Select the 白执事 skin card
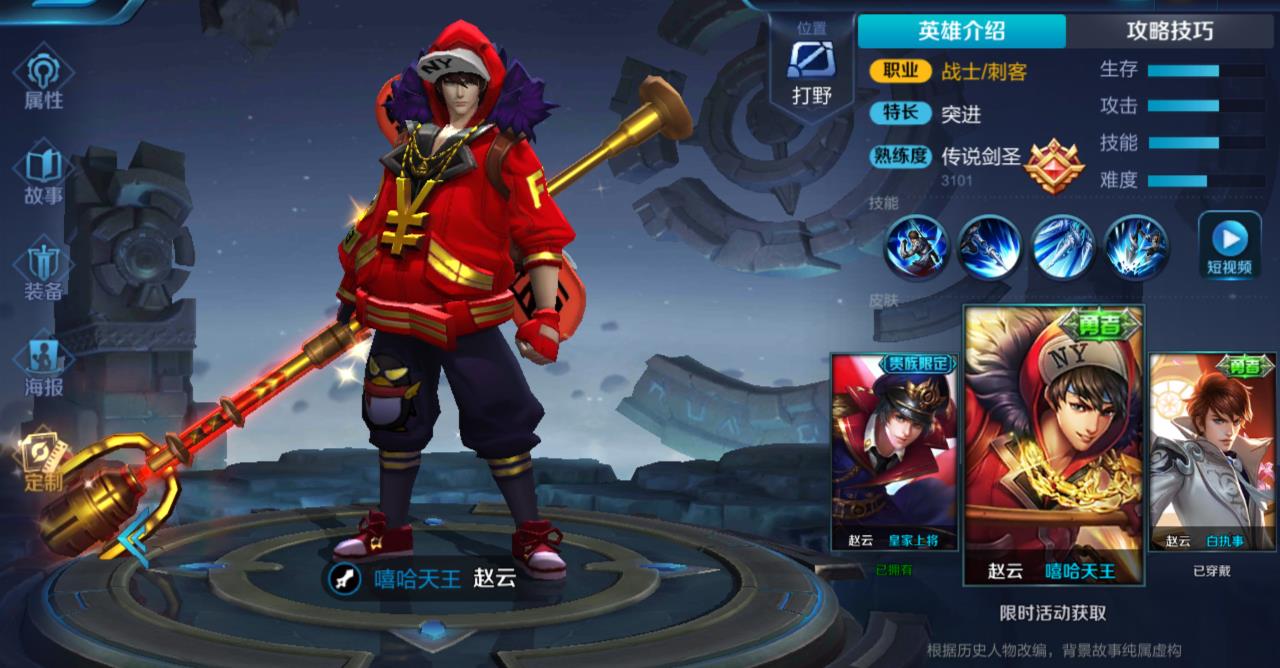Screen dimensions: 1280x668 click(x=1212, y=452)
